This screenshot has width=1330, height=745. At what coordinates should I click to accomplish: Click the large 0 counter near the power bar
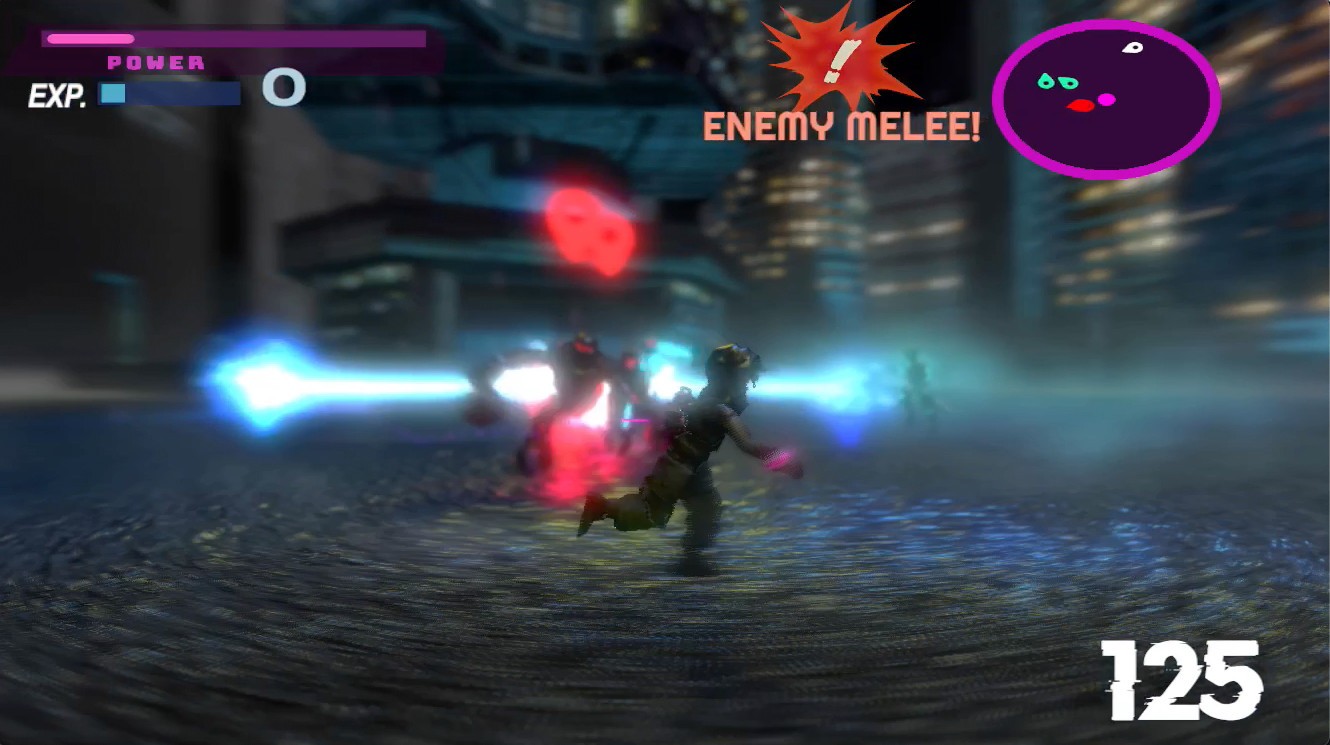(283, 88)
